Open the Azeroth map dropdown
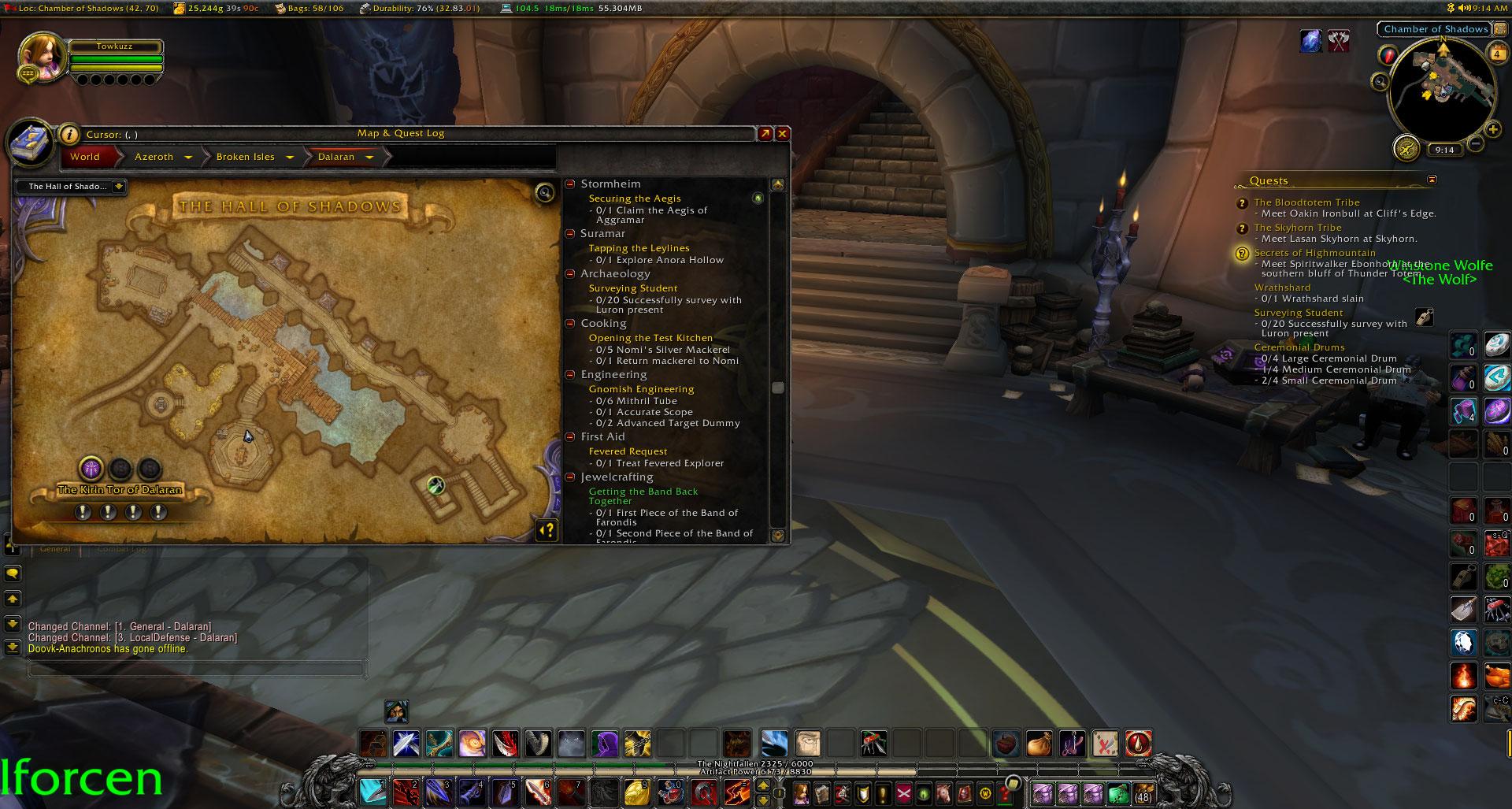Screen dimensions: 1512x809 (188, 158)
